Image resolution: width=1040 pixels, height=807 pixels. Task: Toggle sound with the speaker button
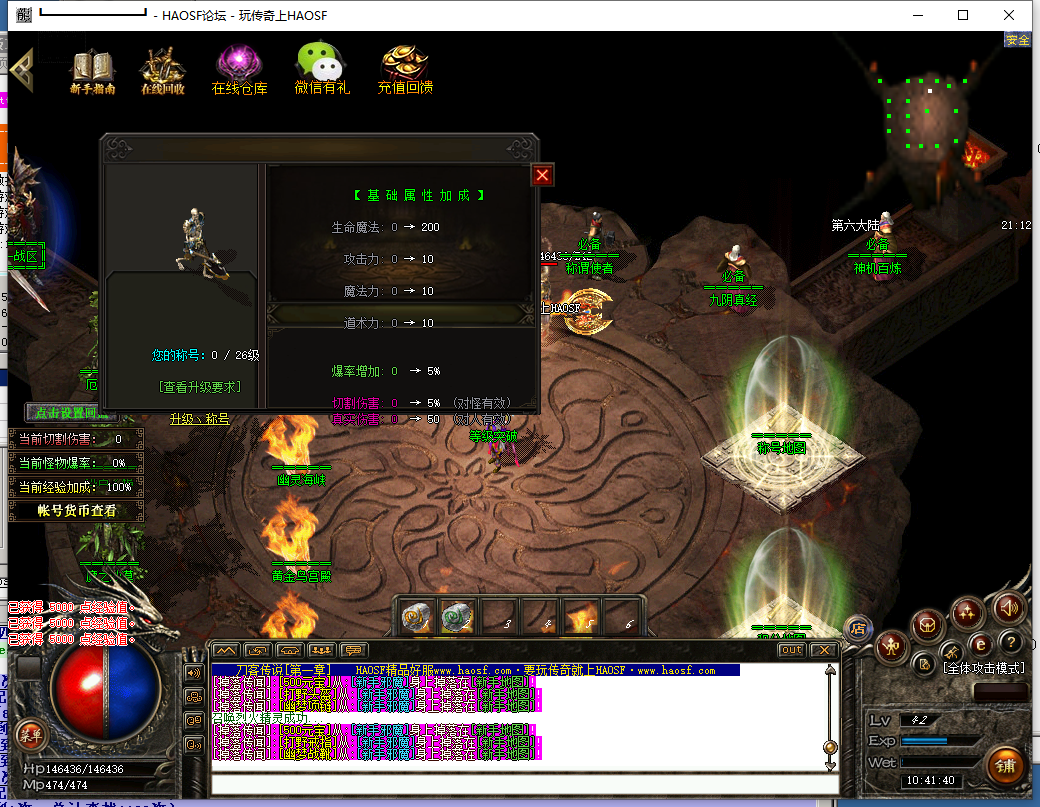click(1007, 606)
